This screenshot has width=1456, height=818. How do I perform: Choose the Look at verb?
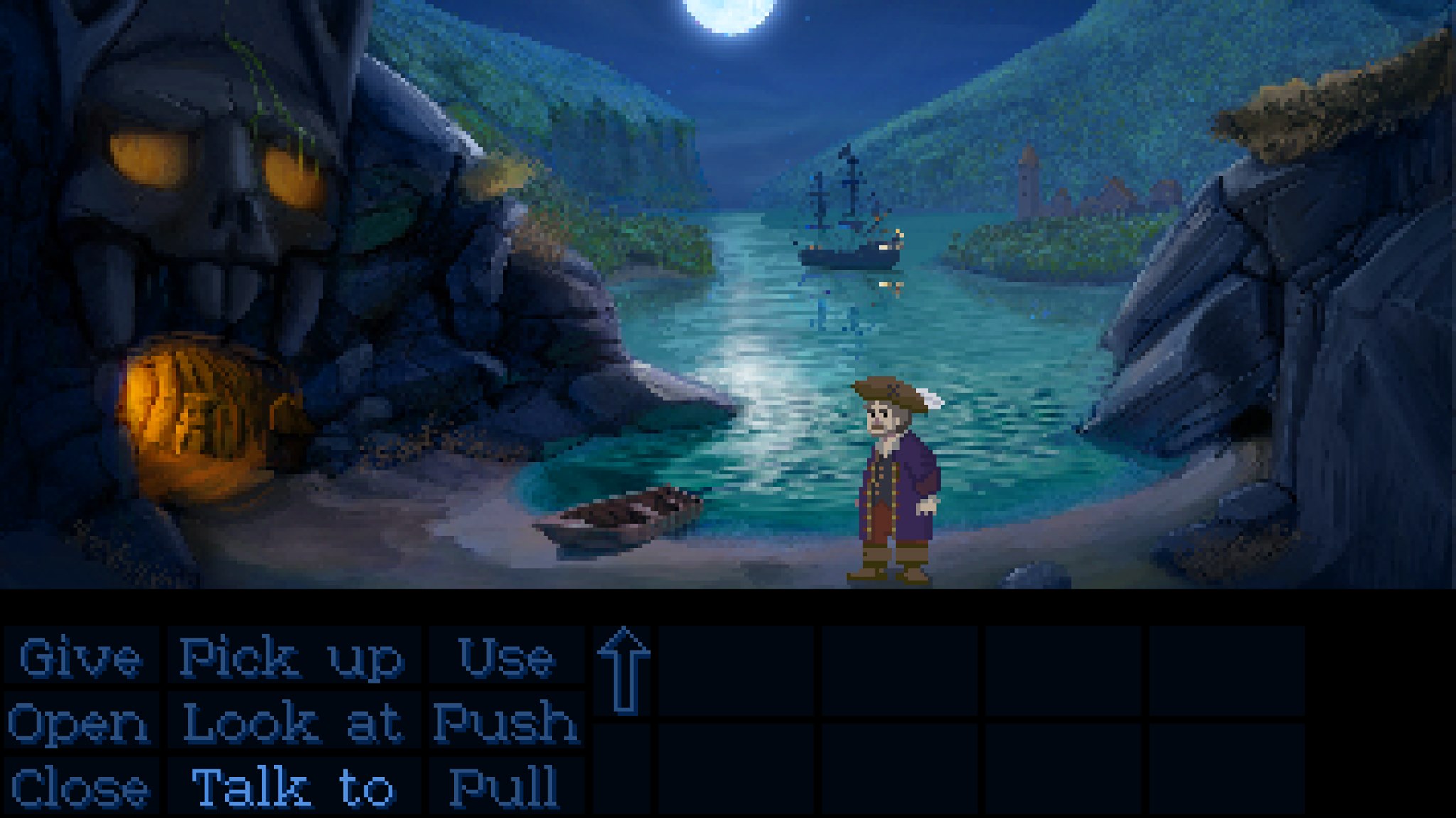292,723
